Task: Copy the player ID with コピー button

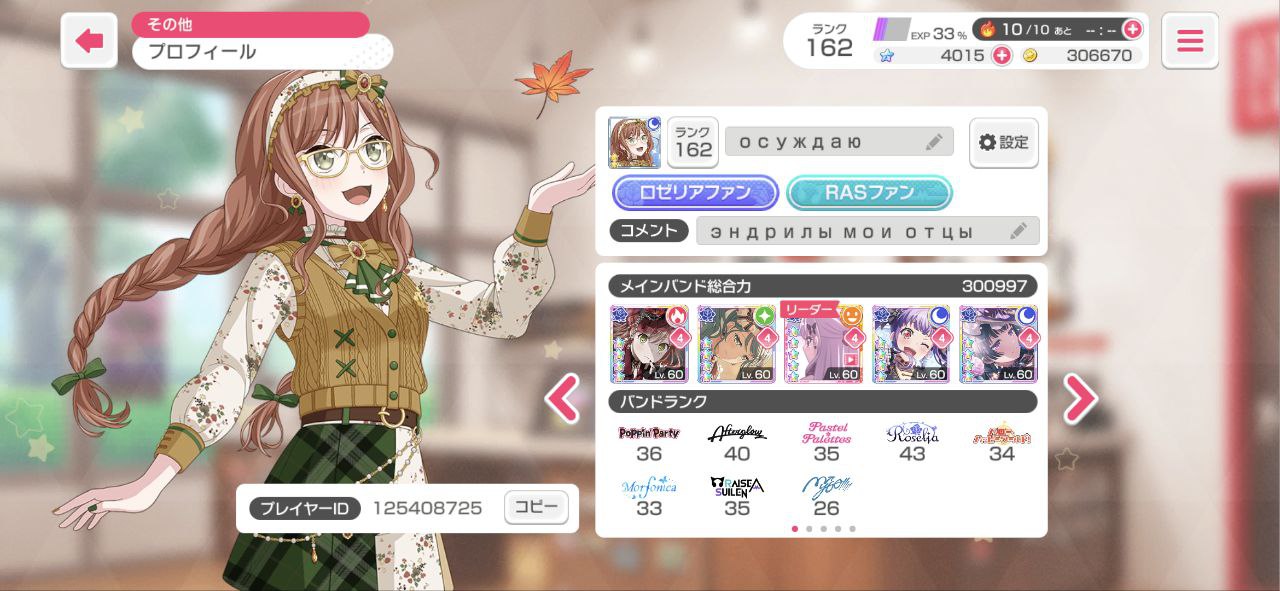Action: (x=536, y=508)
